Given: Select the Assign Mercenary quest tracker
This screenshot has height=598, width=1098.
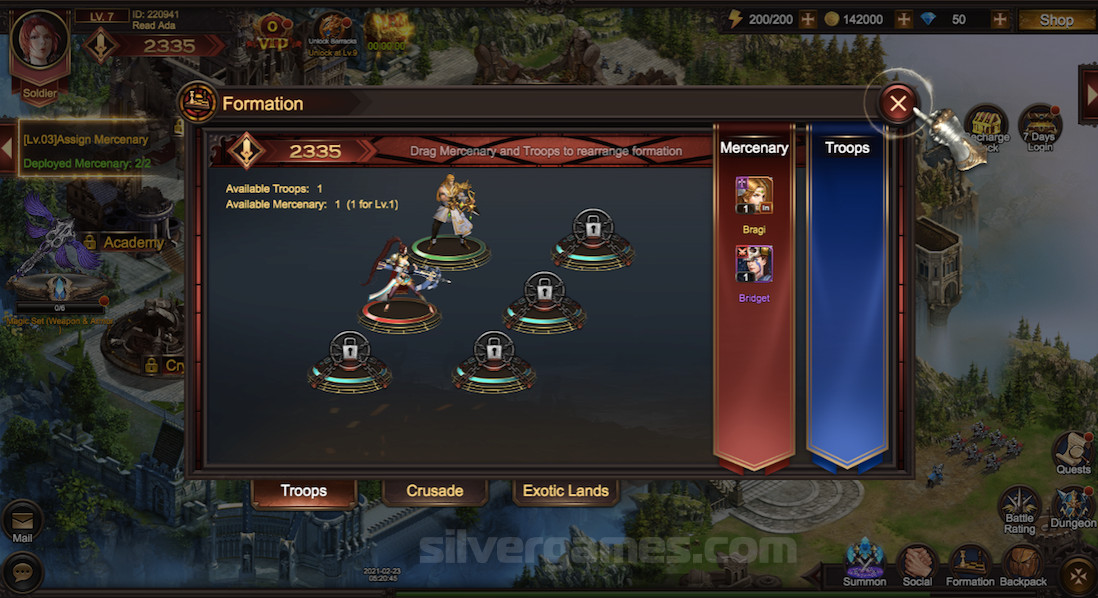Looking at the screenshot, I should point(88,151).
